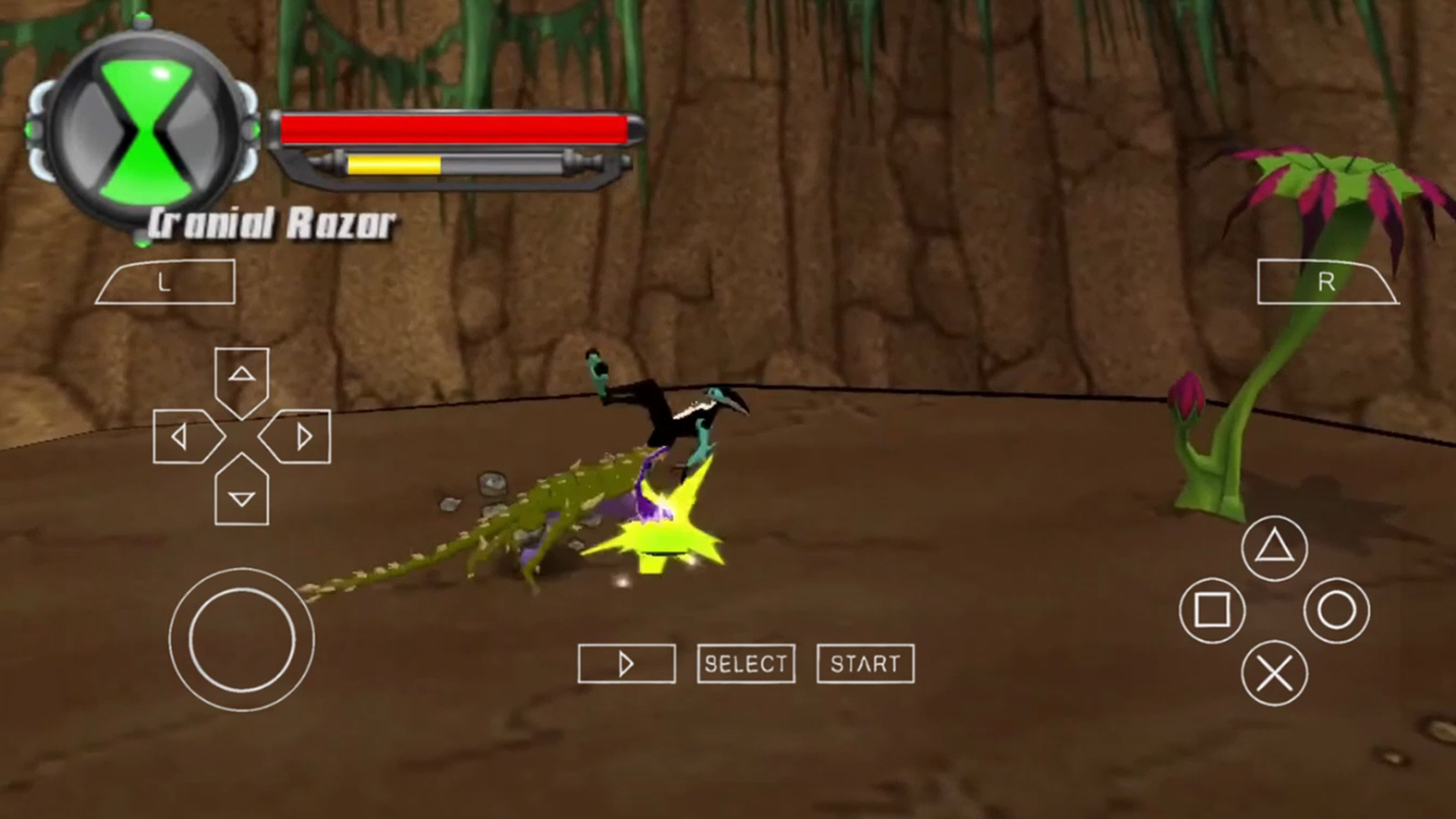Tap the D-pad right arrow
Viewport: 1456px width, 819px height.
298,438
